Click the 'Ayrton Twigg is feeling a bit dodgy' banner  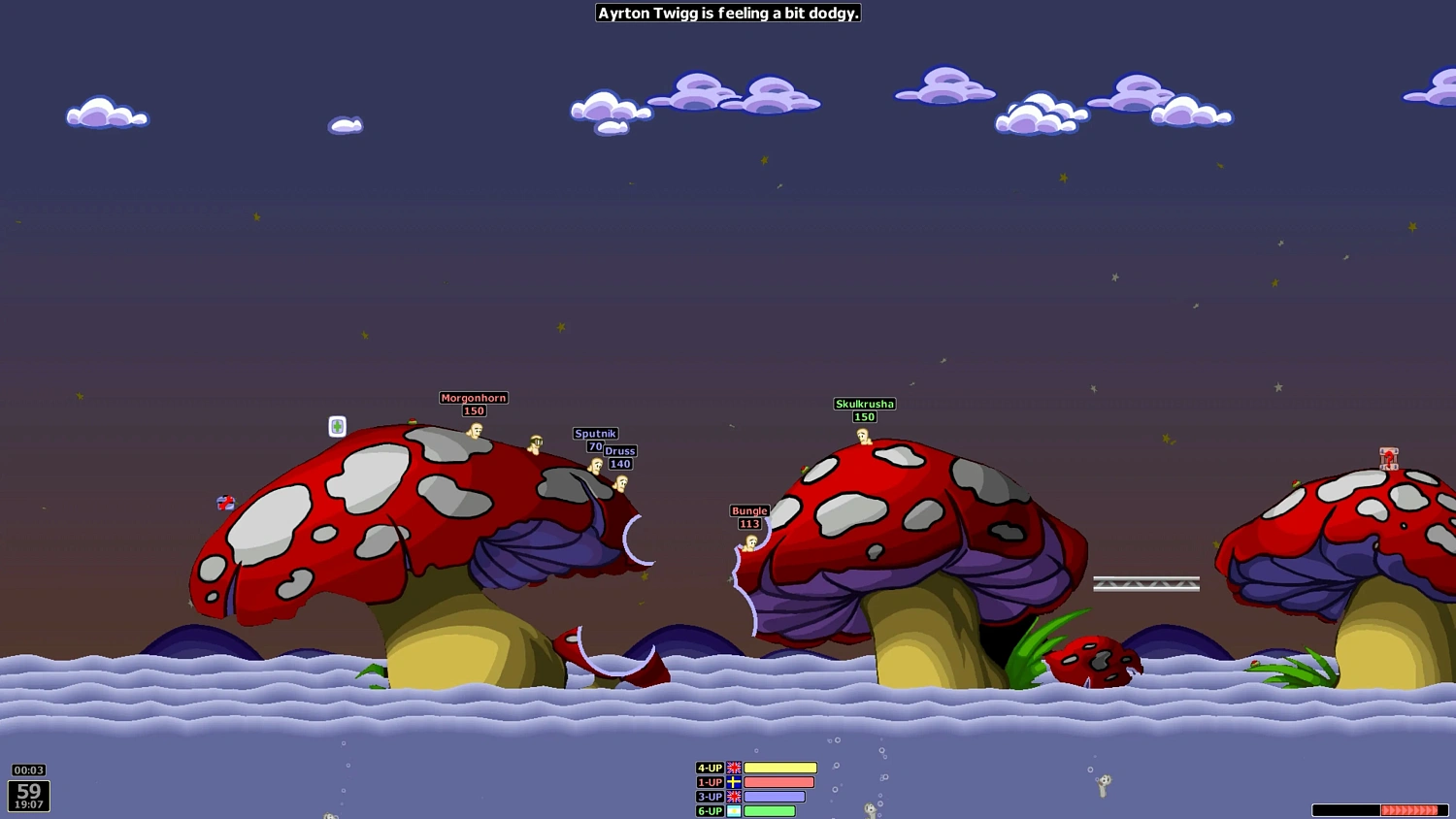[728, 13]
